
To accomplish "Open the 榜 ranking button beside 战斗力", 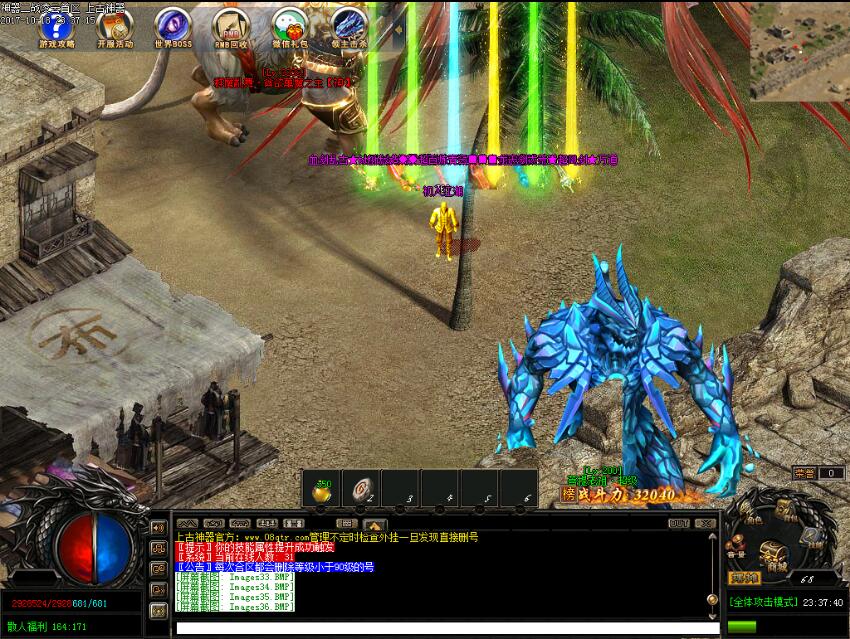I will (570, 493).
